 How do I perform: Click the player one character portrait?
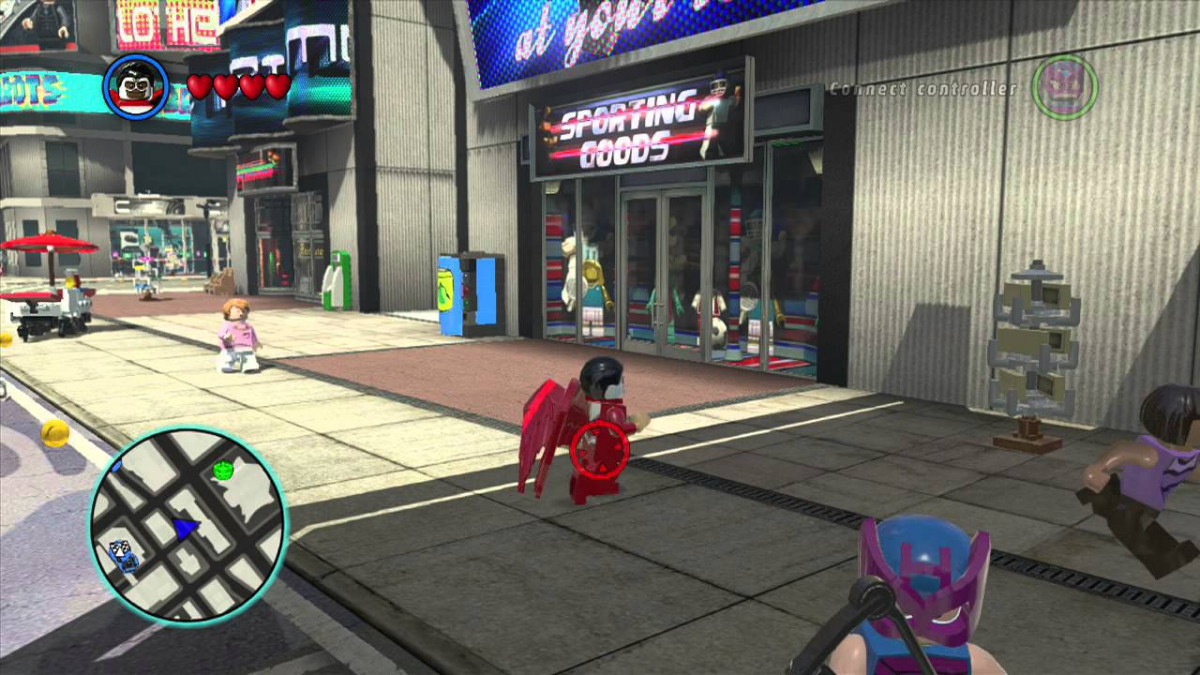[136, 87]
